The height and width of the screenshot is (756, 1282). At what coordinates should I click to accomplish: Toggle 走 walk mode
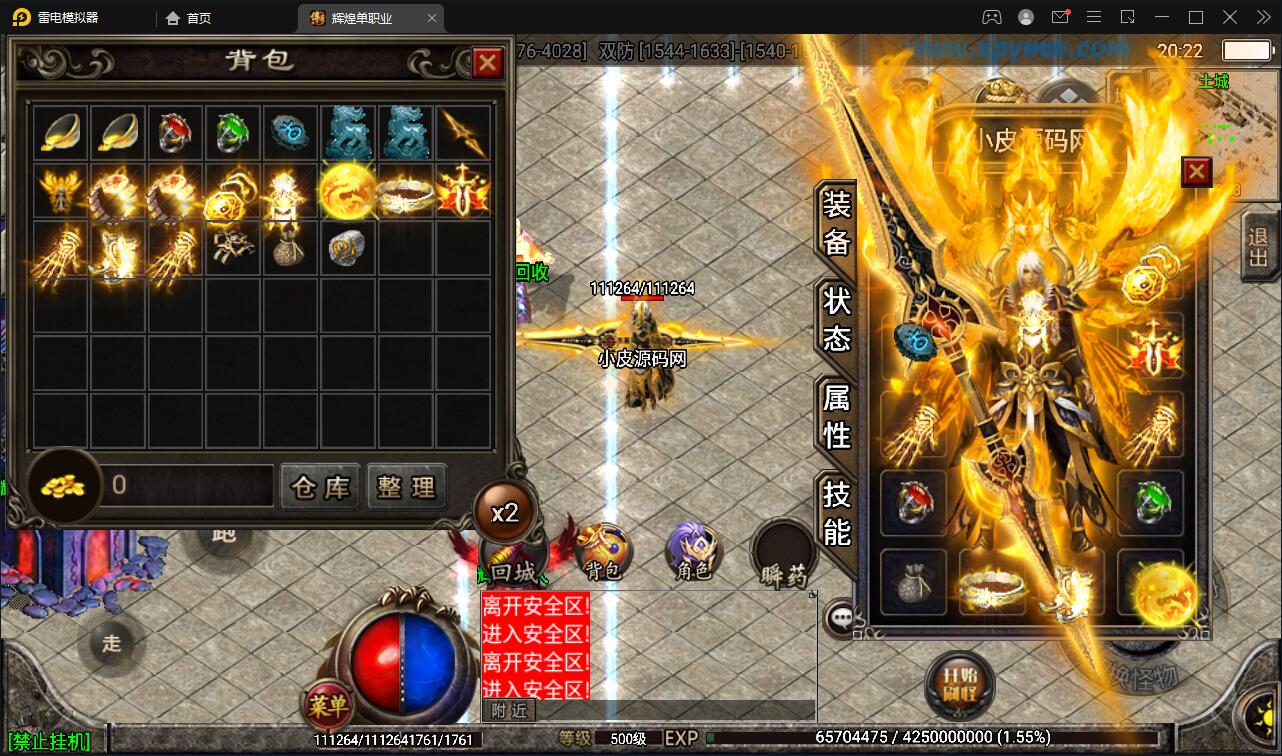tap(112, 644)
